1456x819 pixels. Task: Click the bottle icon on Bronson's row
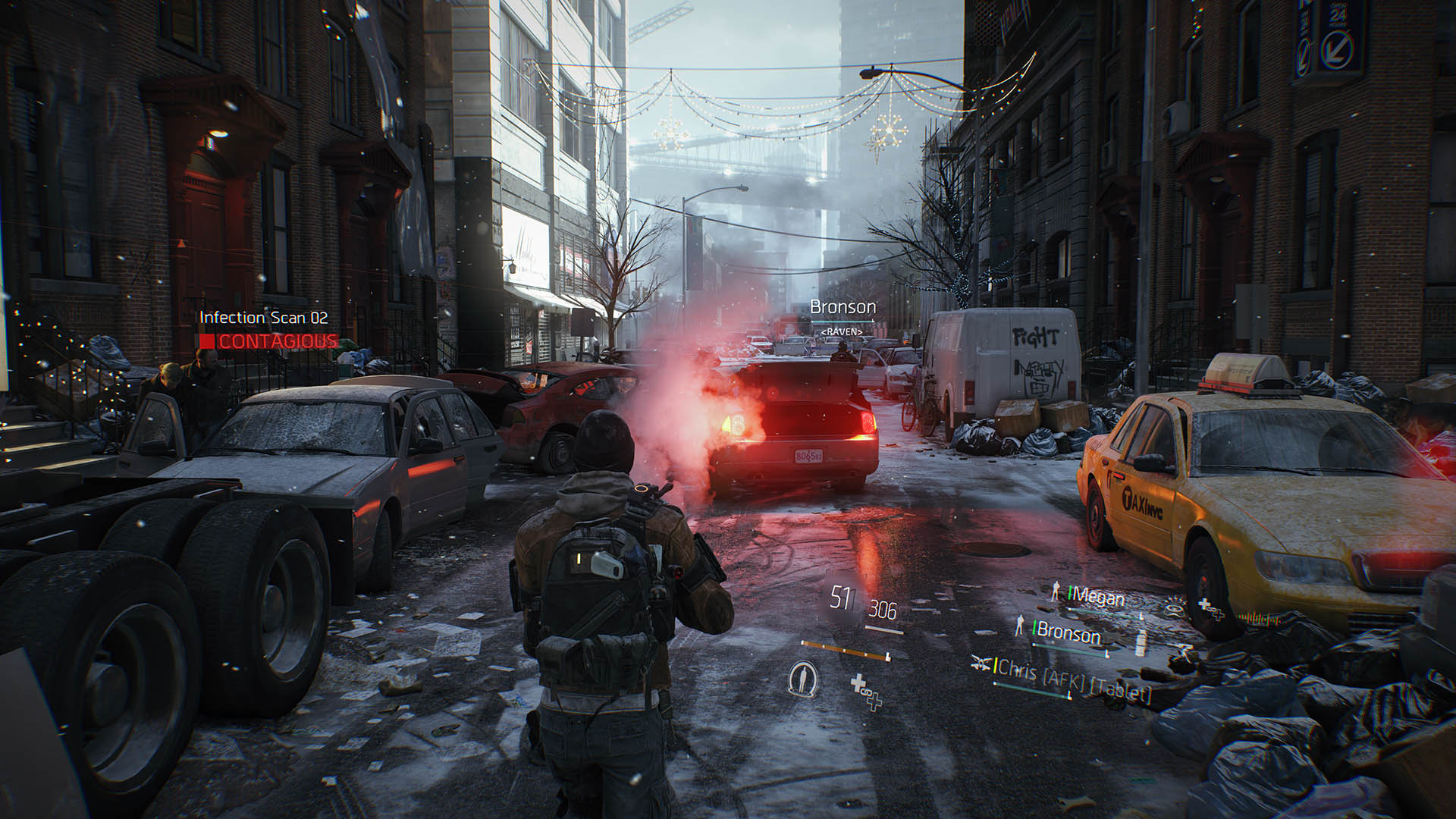[1142, 643]
